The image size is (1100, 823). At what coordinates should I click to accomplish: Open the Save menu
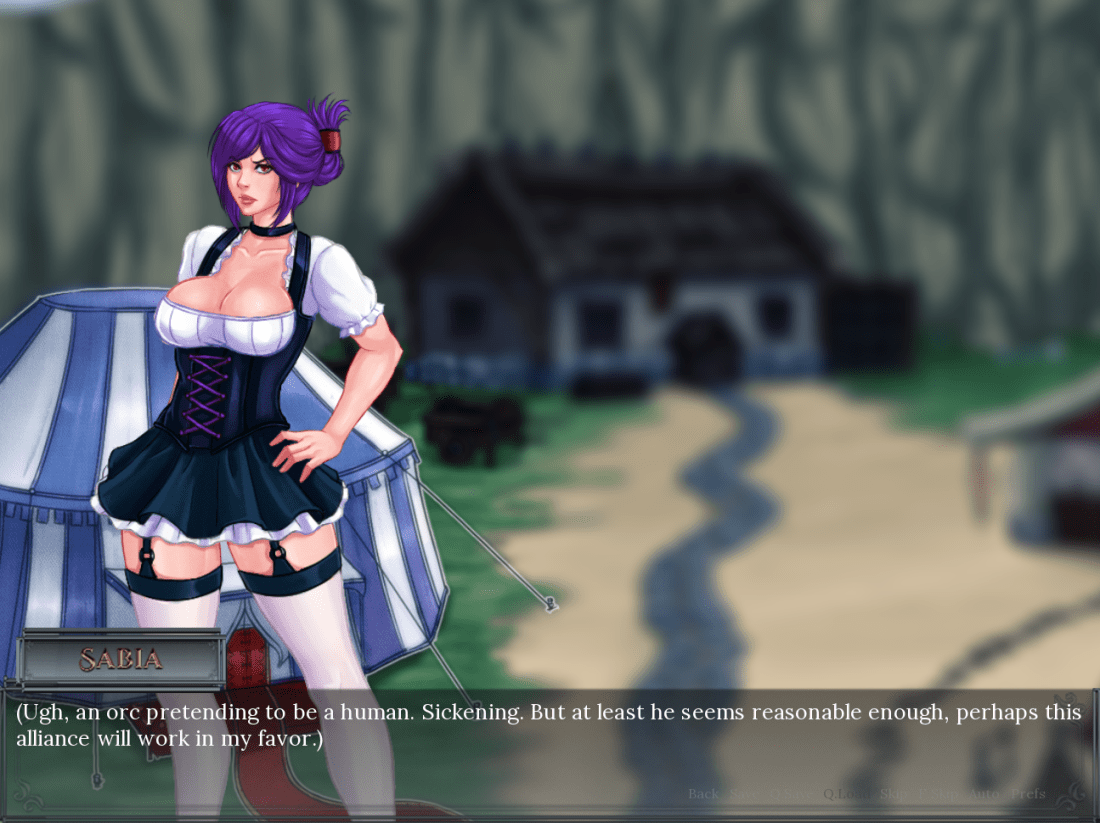[743, 794]
